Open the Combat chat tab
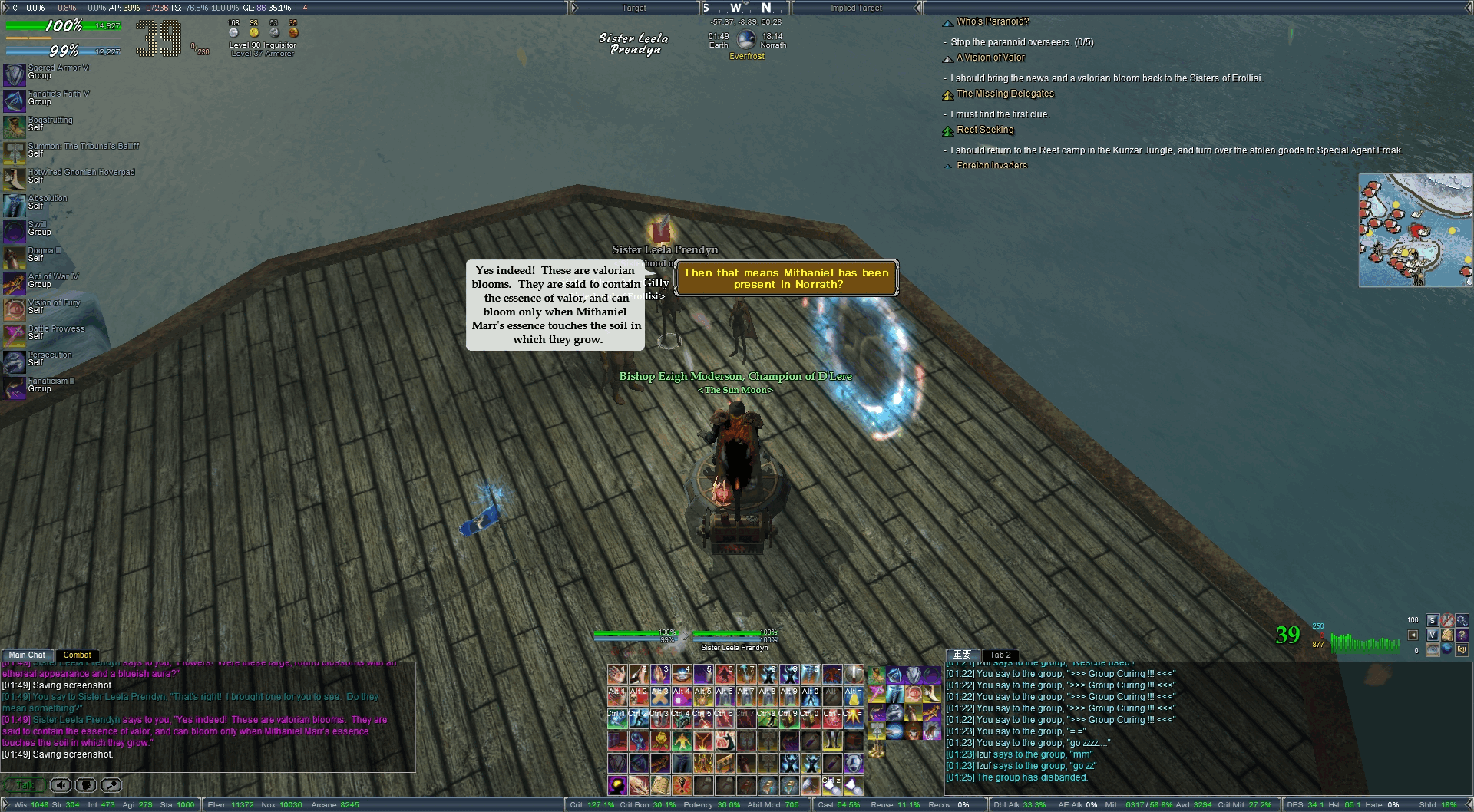This screenshot has width=1474, height=812. click(77, 655)
